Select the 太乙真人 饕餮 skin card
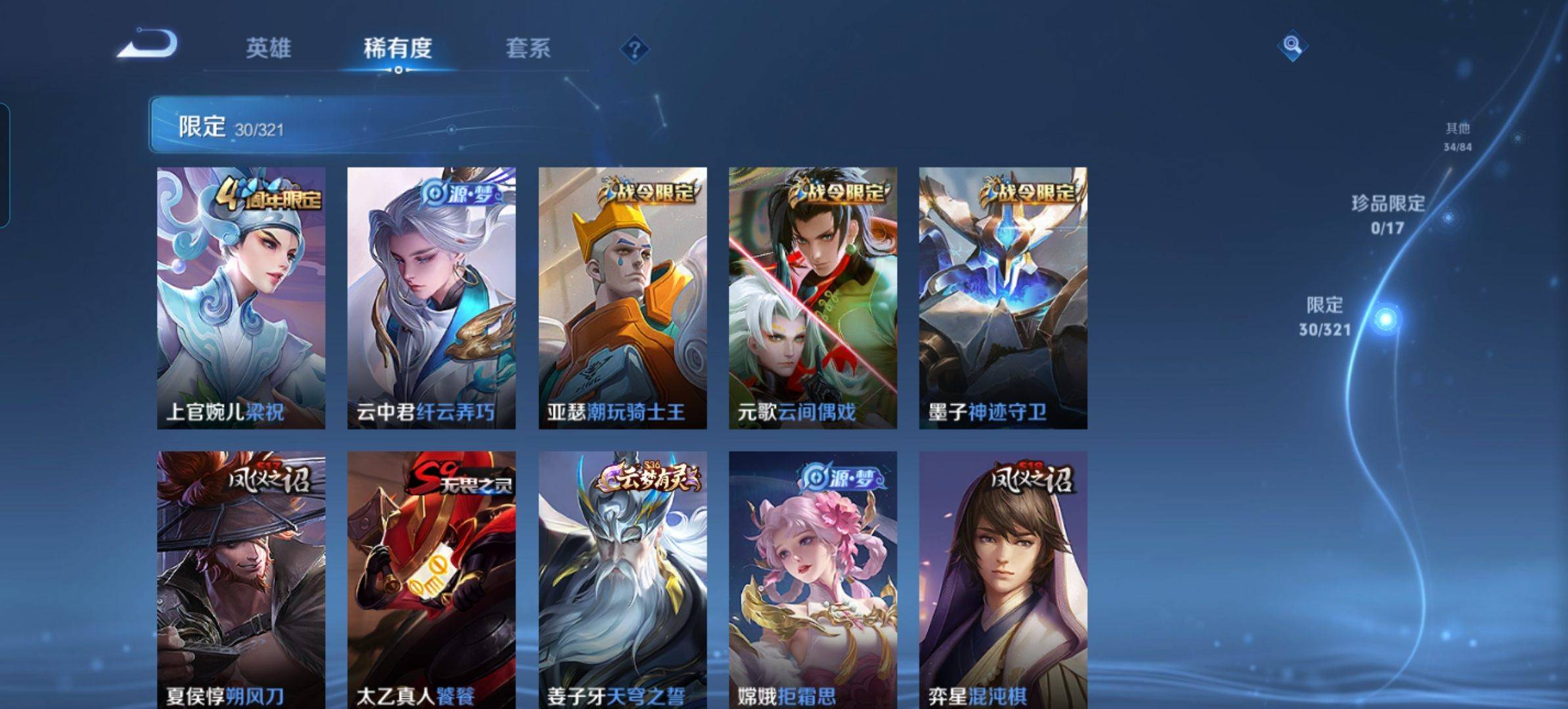The width and height of the screenshot is (1568, 709). click(431, 579)
